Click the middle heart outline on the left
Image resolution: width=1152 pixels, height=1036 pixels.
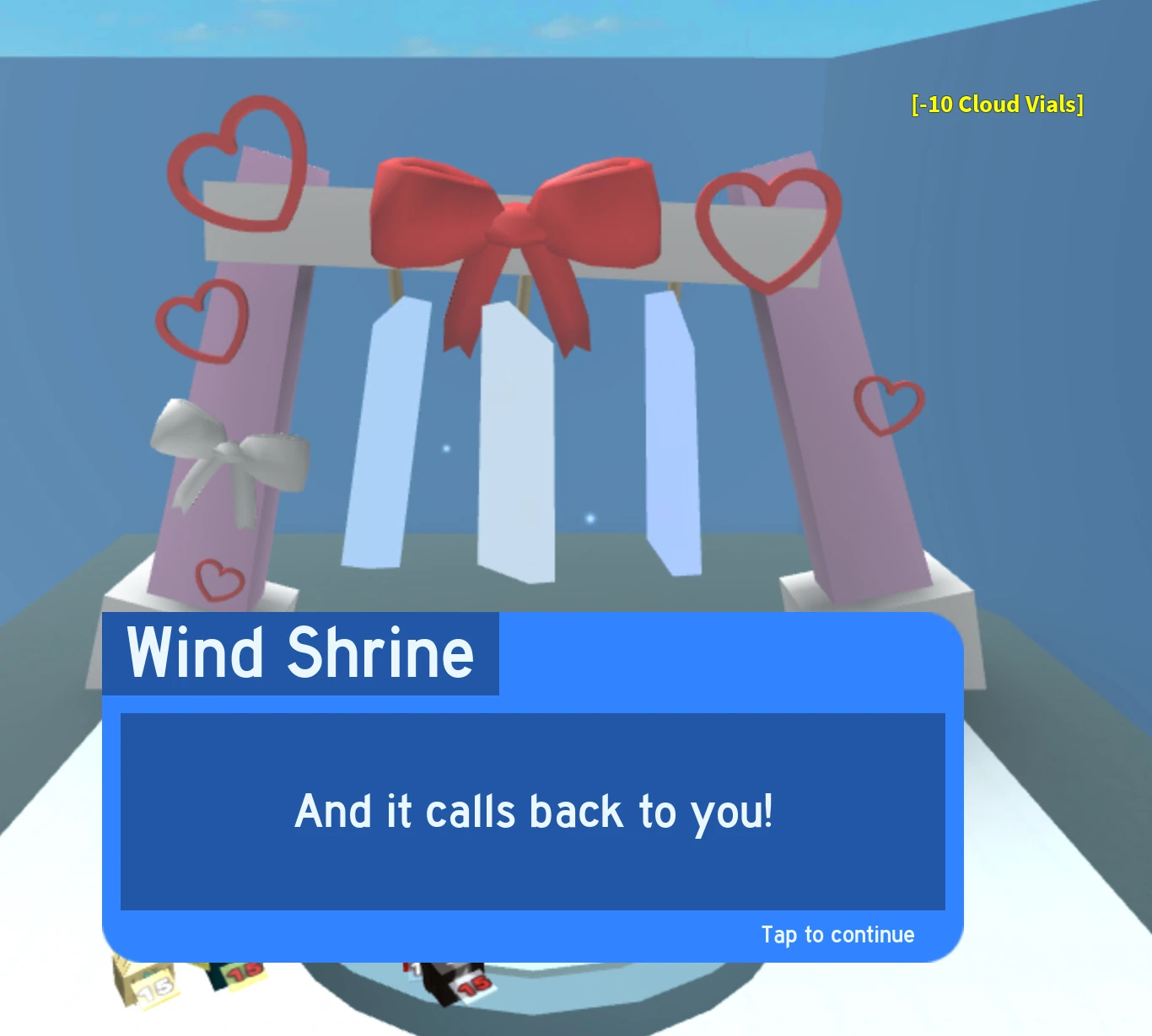point(200,319)
